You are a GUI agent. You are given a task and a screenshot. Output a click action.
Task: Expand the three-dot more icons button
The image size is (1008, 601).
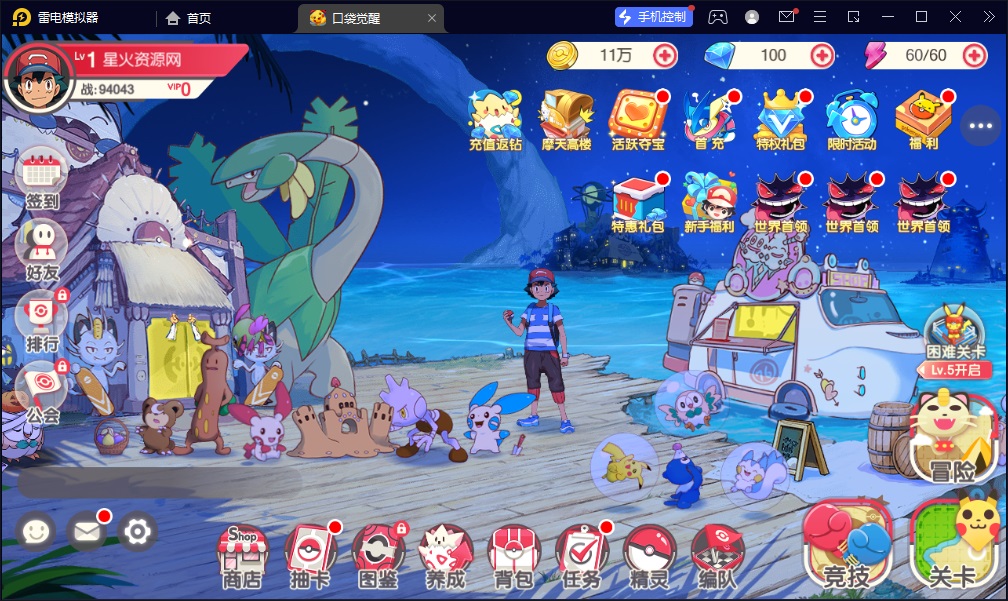click(980, 126)
